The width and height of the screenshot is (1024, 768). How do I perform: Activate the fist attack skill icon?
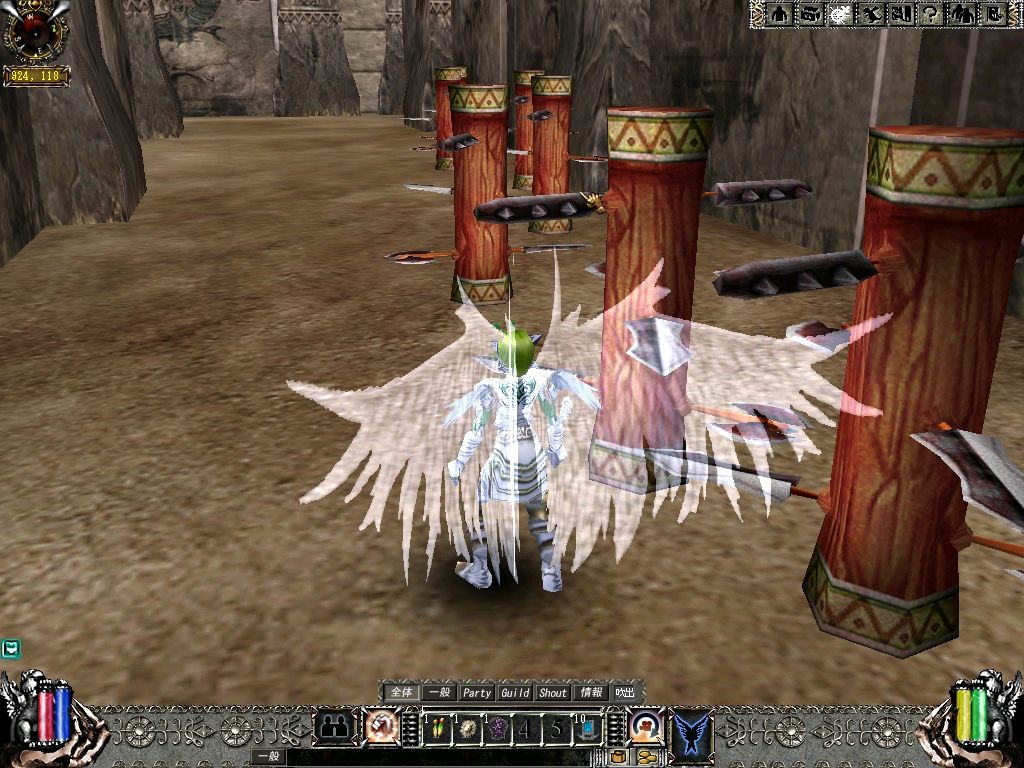click(x=381, y=726)
